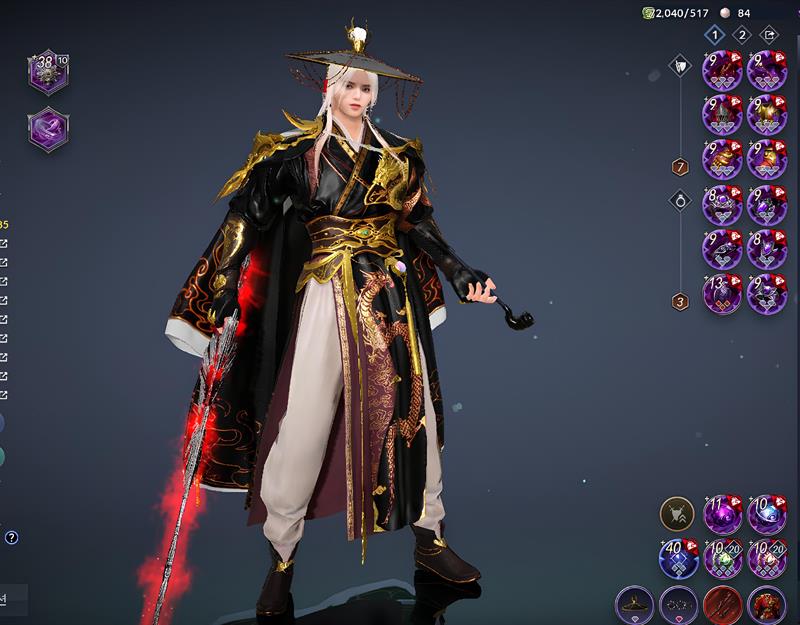The height and width of the screenshot is (625, 800).
Task: Select the +10 blue orb slot
Action: tap(767, 515)
